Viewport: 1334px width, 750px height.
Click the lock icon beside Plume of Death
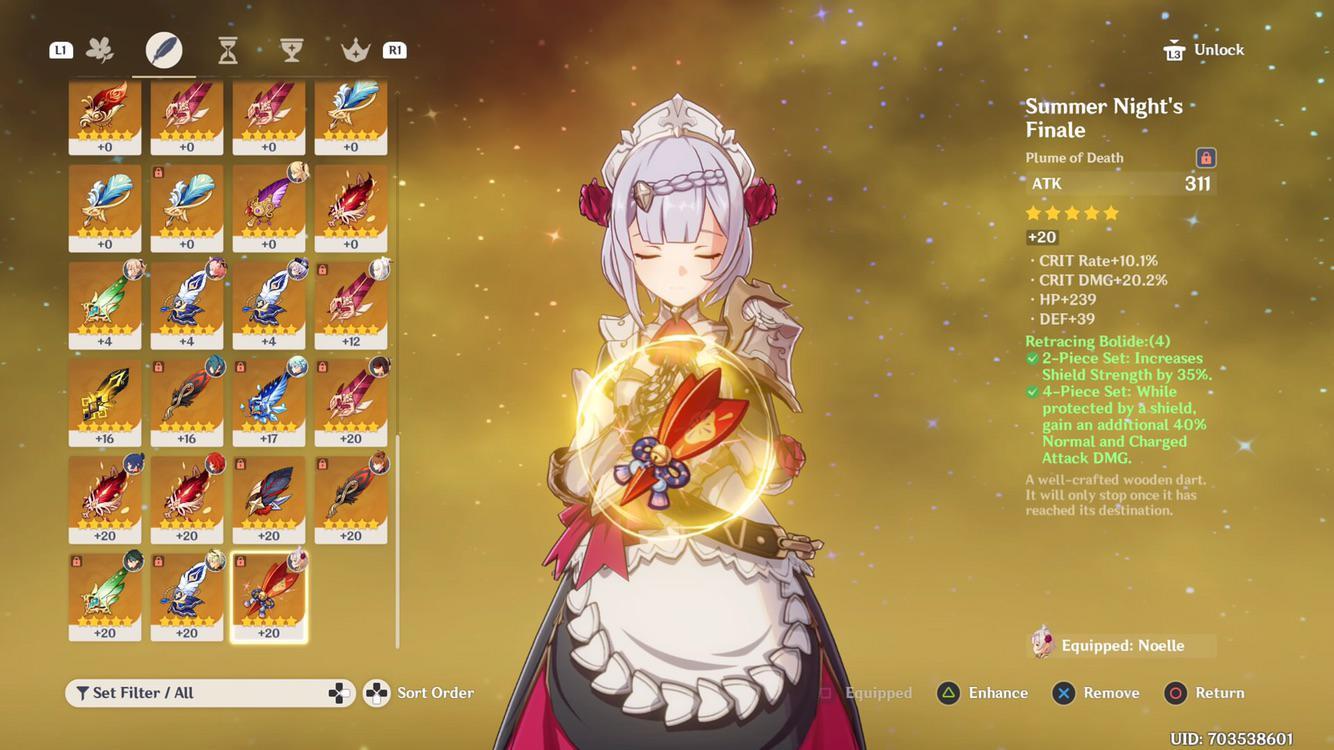tap(1206, 156)
